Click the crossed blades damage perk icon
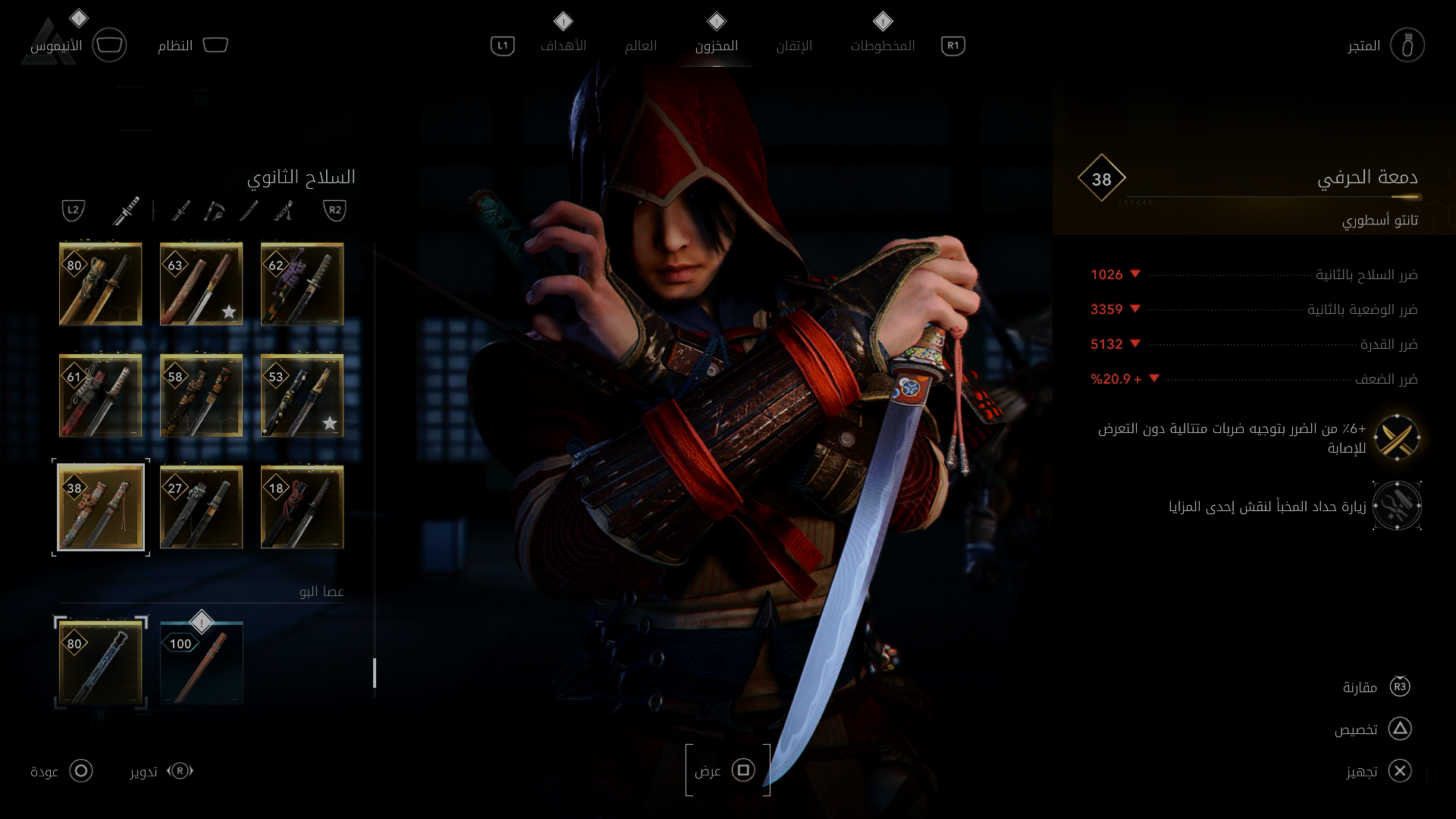This screenshot has width=1456, height=819. tap(1397, 438)
